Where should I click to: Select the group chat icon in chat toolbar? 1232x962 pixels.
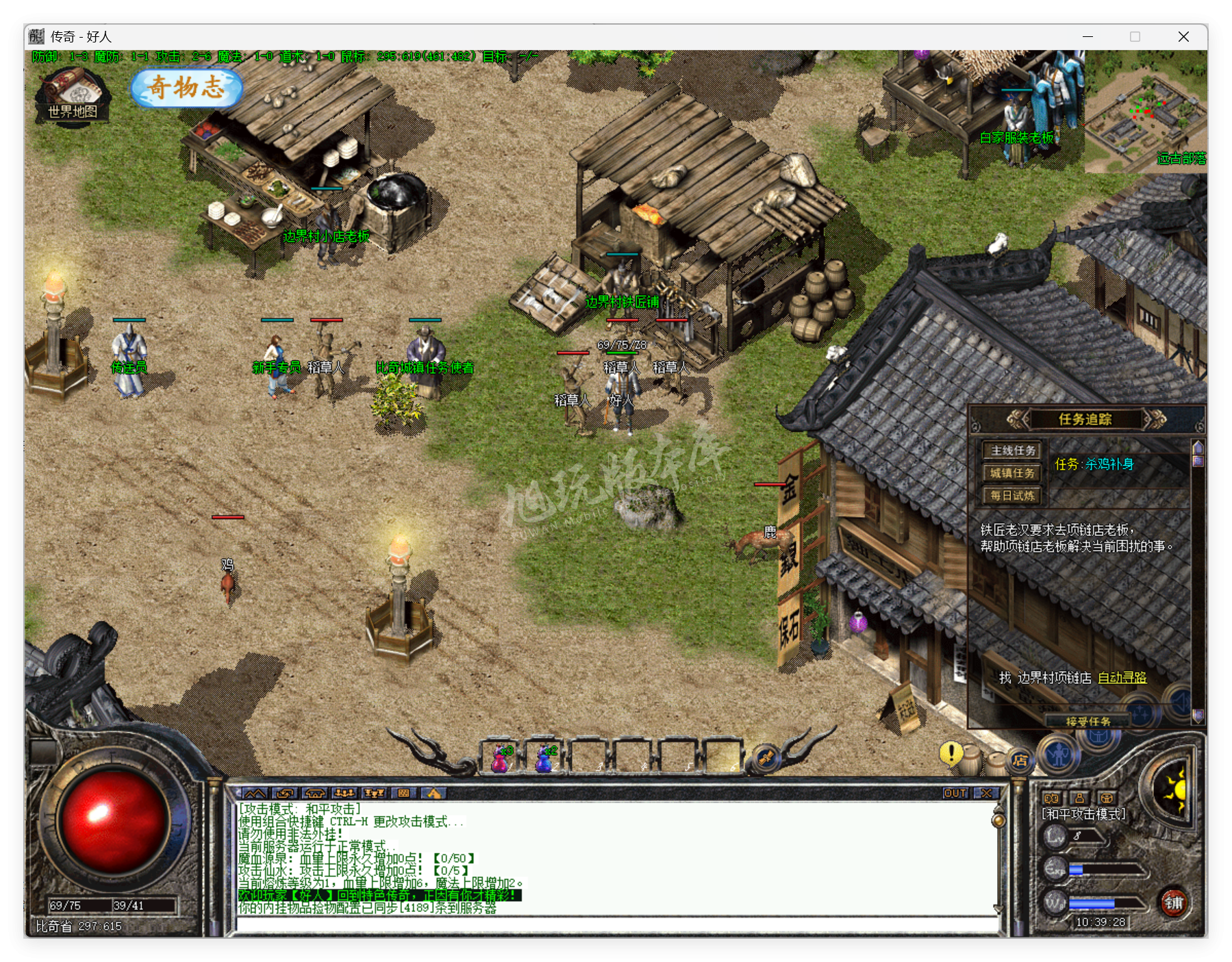click(x=344, y=793)
